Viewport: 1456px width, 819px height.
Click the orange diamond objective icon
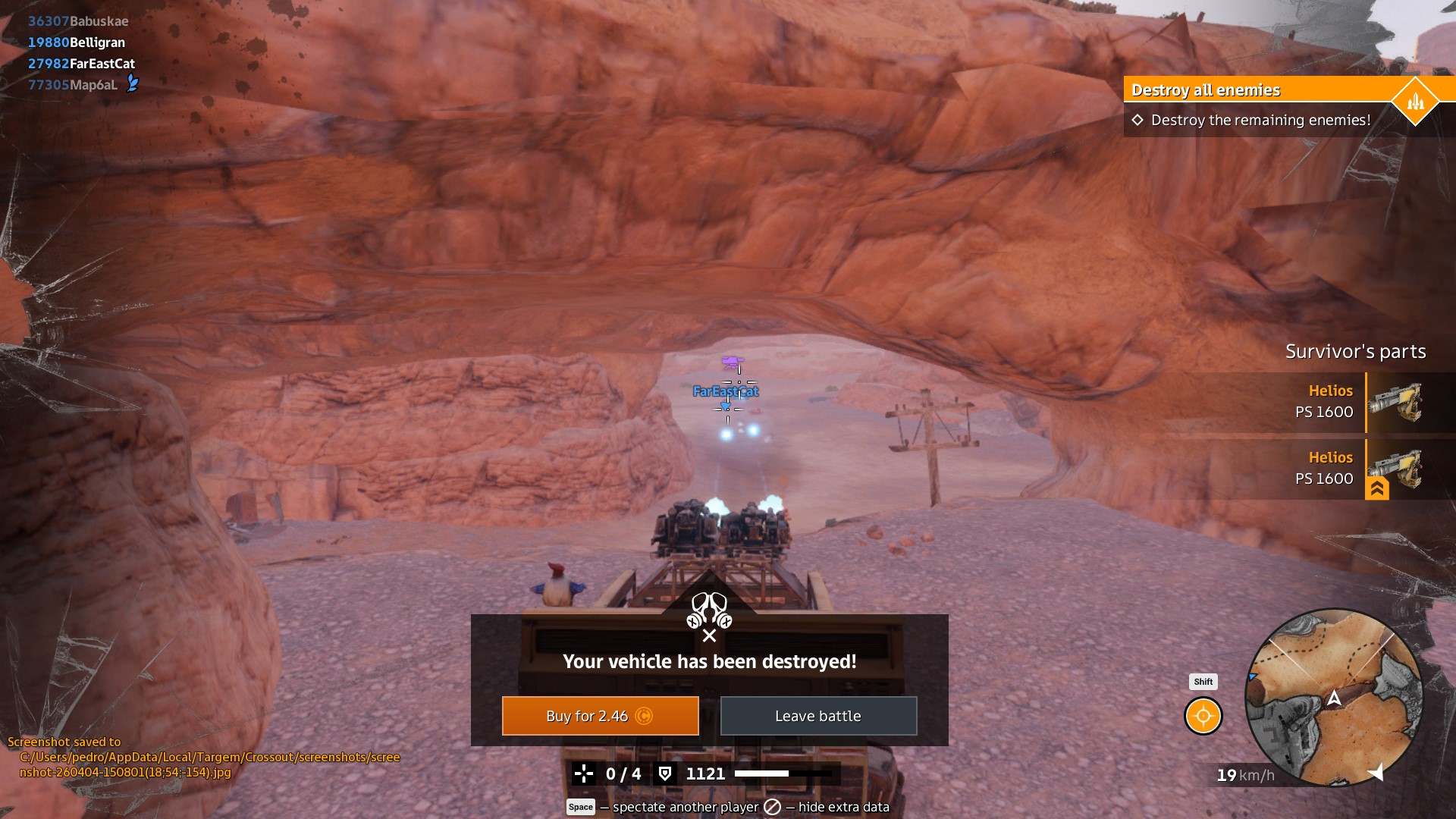pos(1415,101)
